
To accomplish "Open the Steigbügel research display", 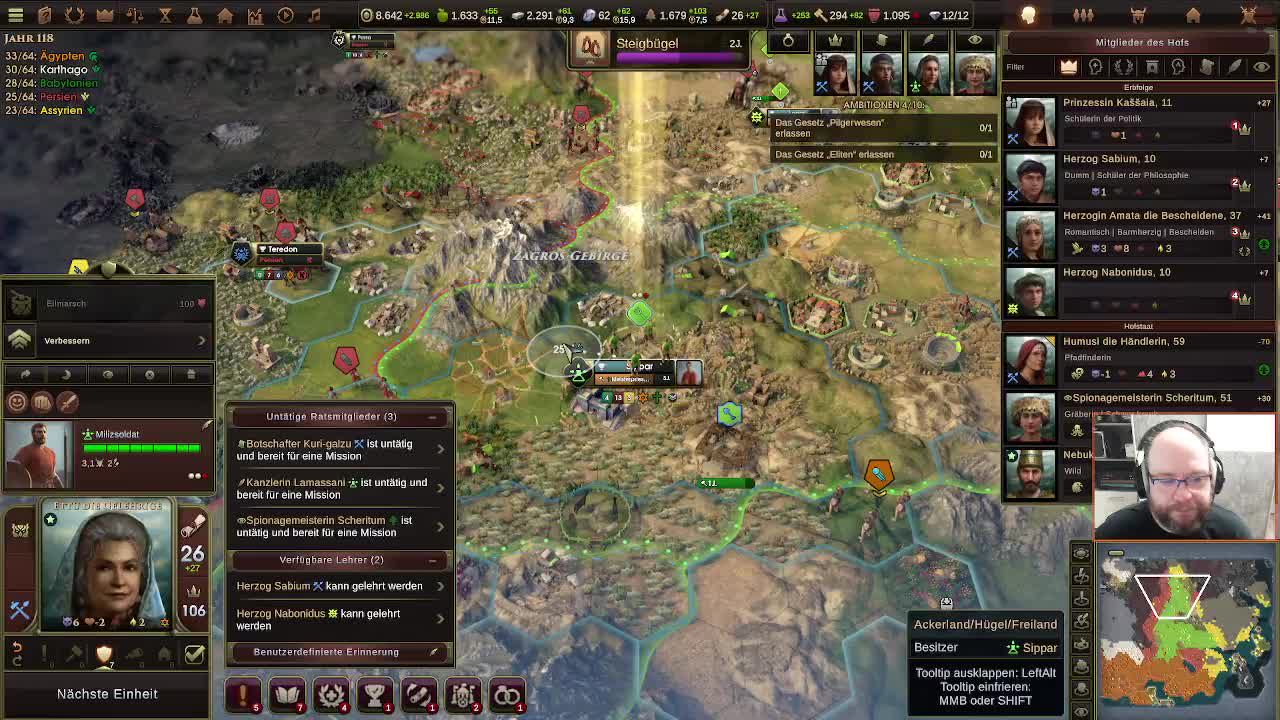I will [x=660, y=46].
